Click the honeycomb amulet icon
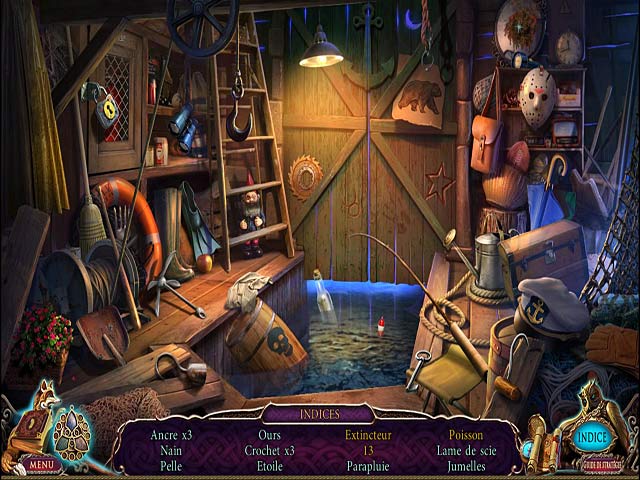Viewport: 640px width, 480px height. coord(71,433)
